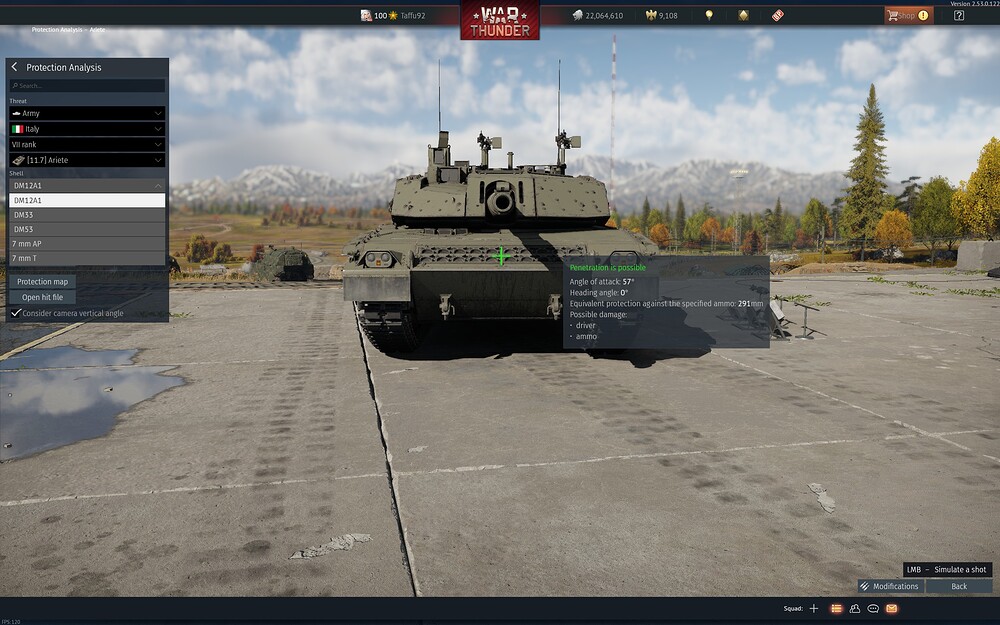This screenshot has width=1000, height=625.
Task: Add a squad member with plus icon
Action: pos(813,608)
